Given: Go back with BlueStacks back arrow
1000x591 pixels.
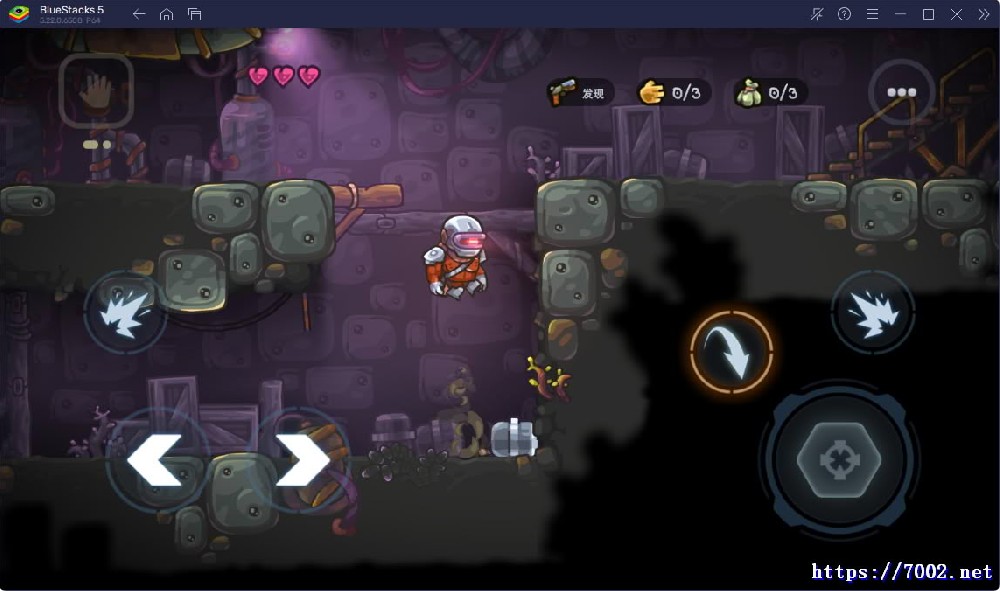Looking at the screenshot, I should tap(139, 14).
